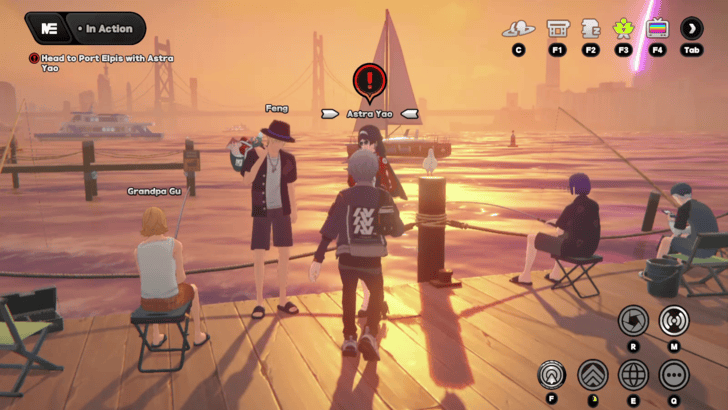Select the Port Elpis quest objective tracker
Image resolution: width=728 pixels, height=410 pixels.
[103, 63]
